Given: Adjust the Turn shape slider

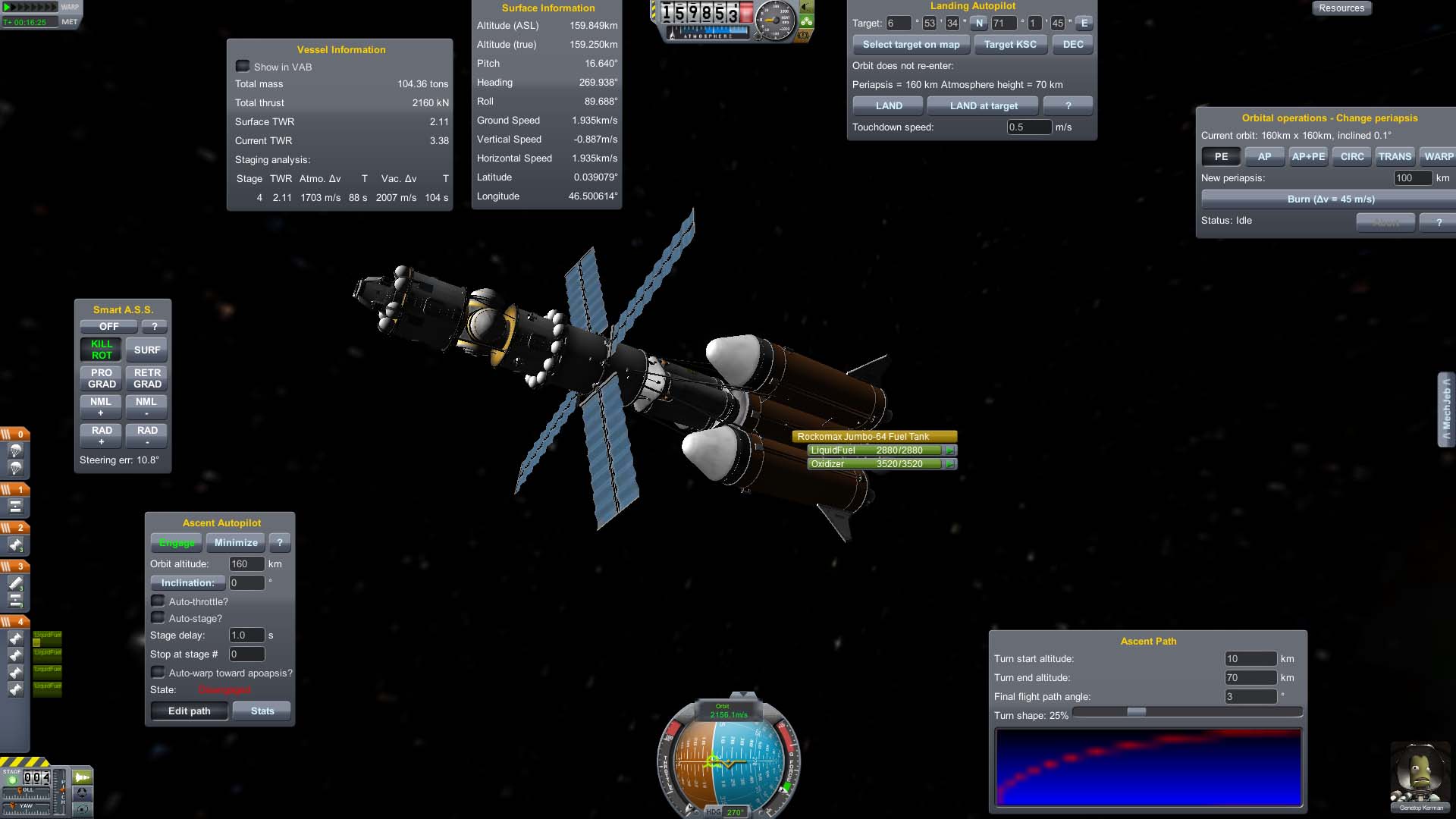Looking at the screenshot, I should pos(1136,711).
